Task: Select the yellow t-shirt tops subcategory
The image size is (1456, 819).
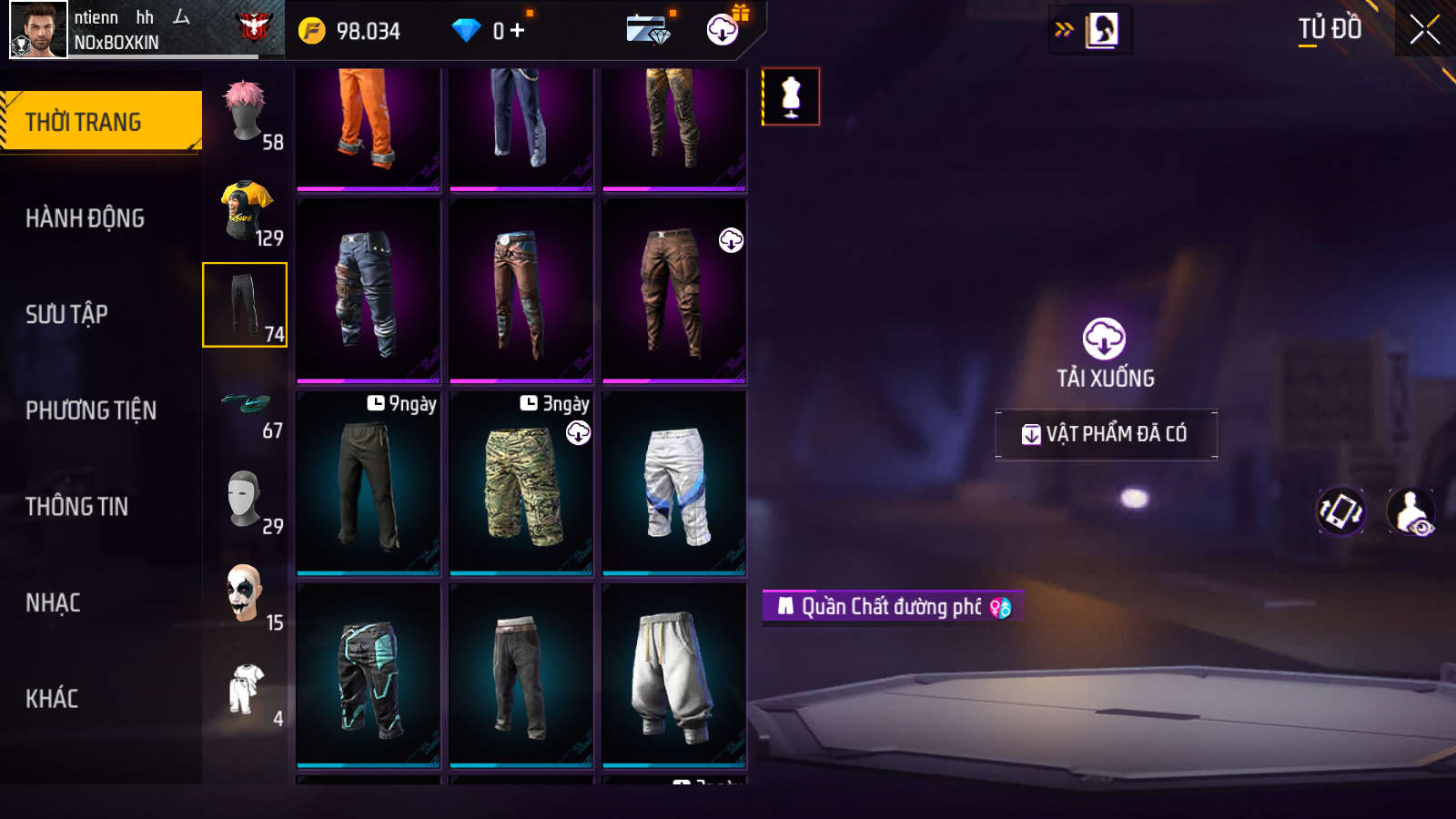Action: point(245,209)
